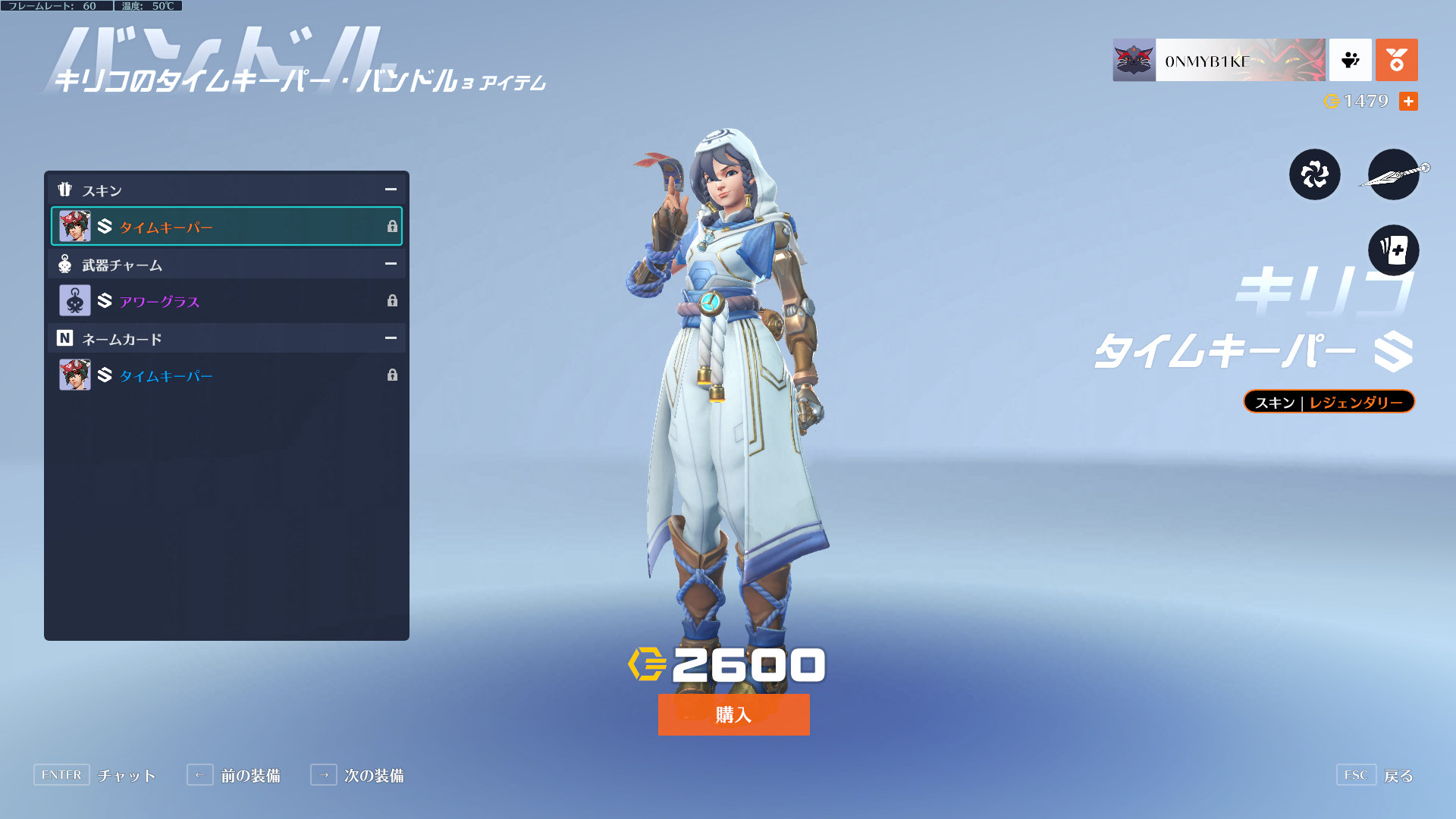Go back with the 戻る button
Viewport: 1456px width, 819px height.
[1374, 775]
